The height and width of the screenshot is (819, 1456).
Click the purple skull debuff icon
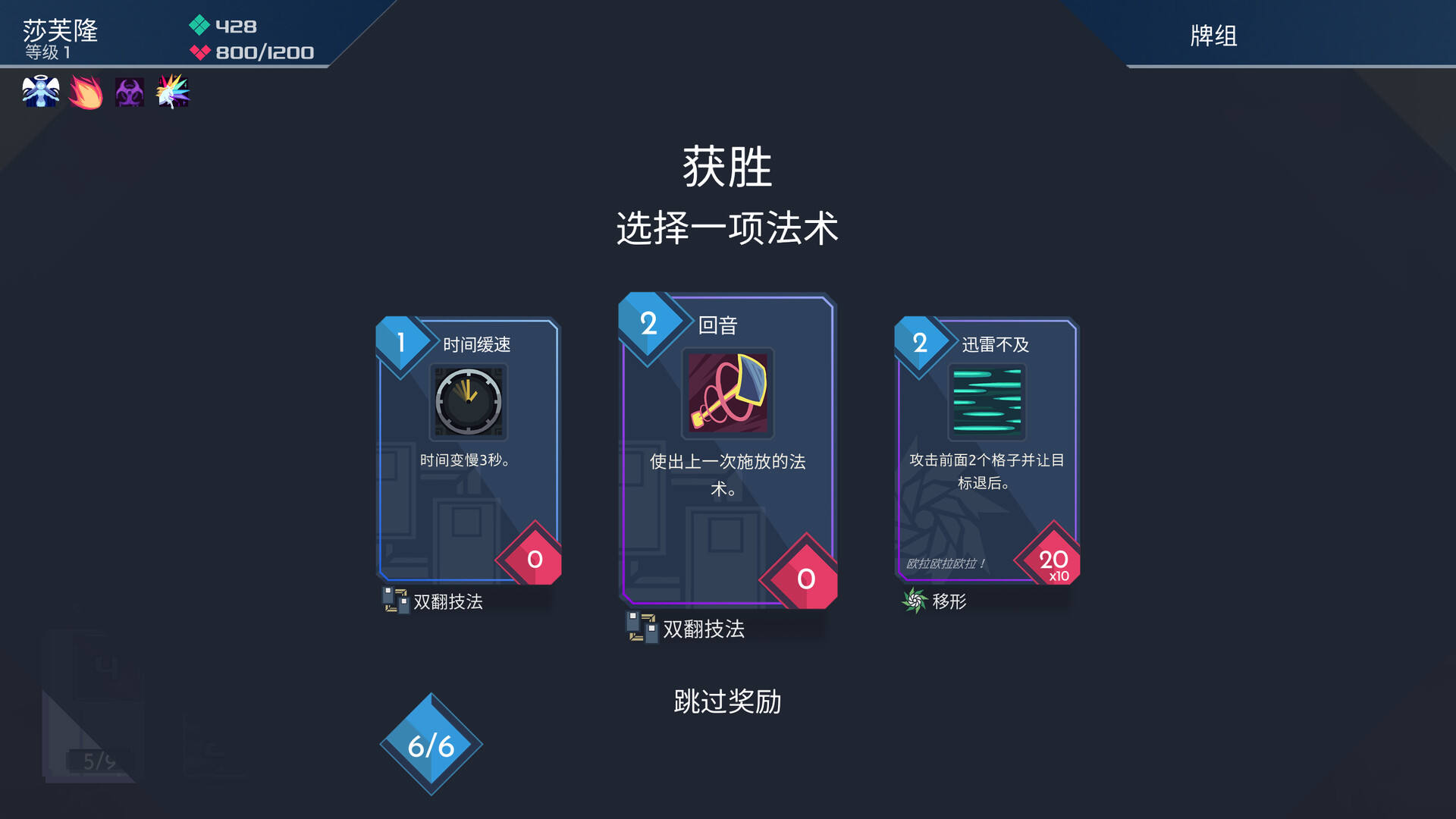tap(128, 92)
